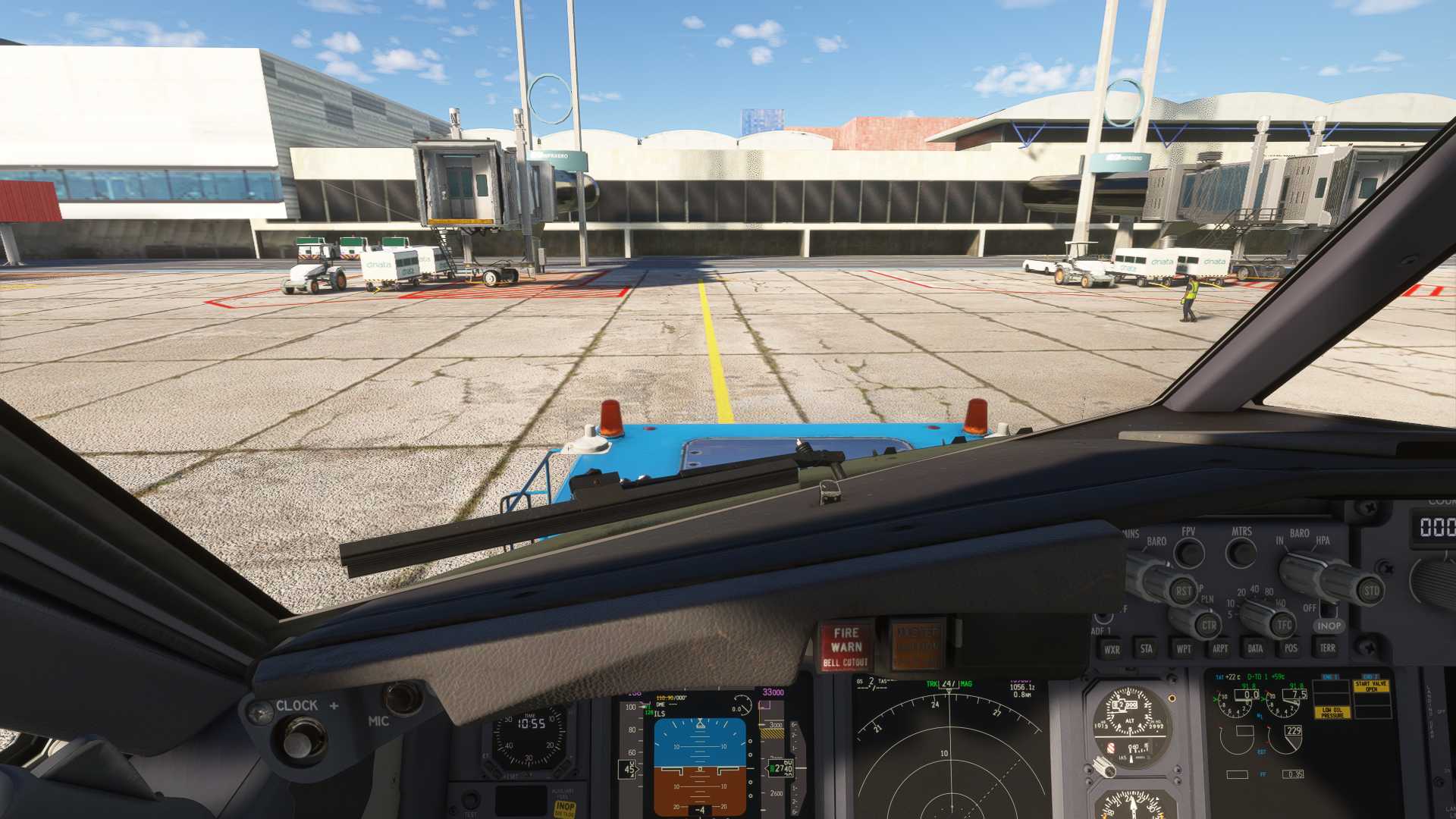Set standard pressure with the STD knob
Viewport: 1456px width, 819px height.
[x=1370, y=591]
